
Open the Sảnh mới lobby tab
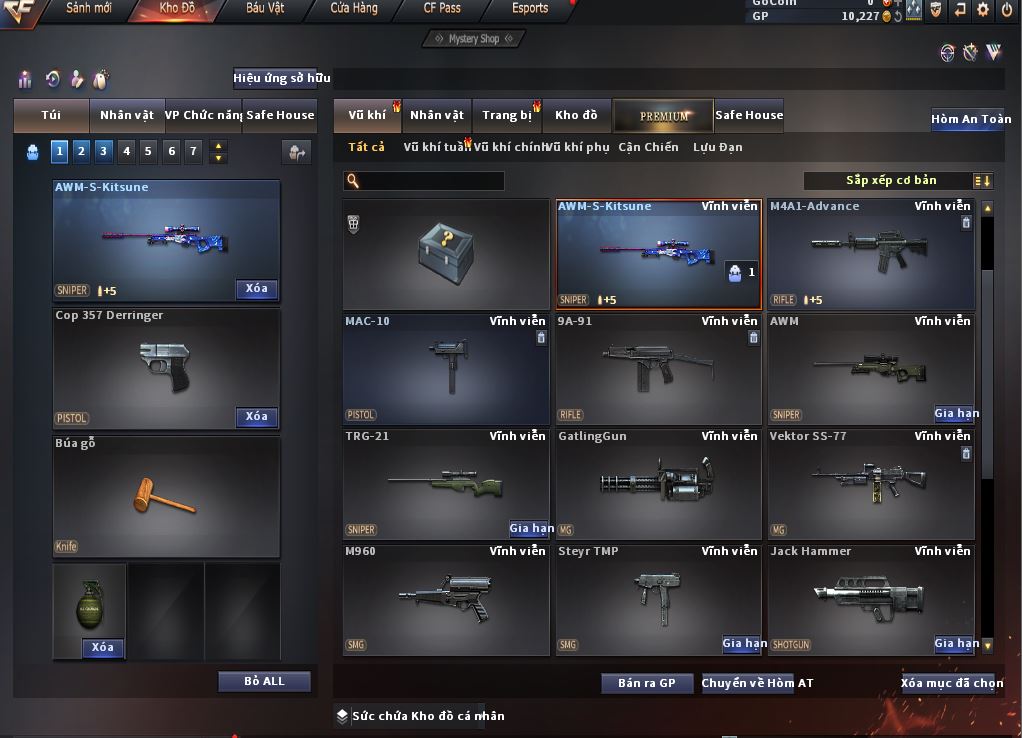click(88, 9)
